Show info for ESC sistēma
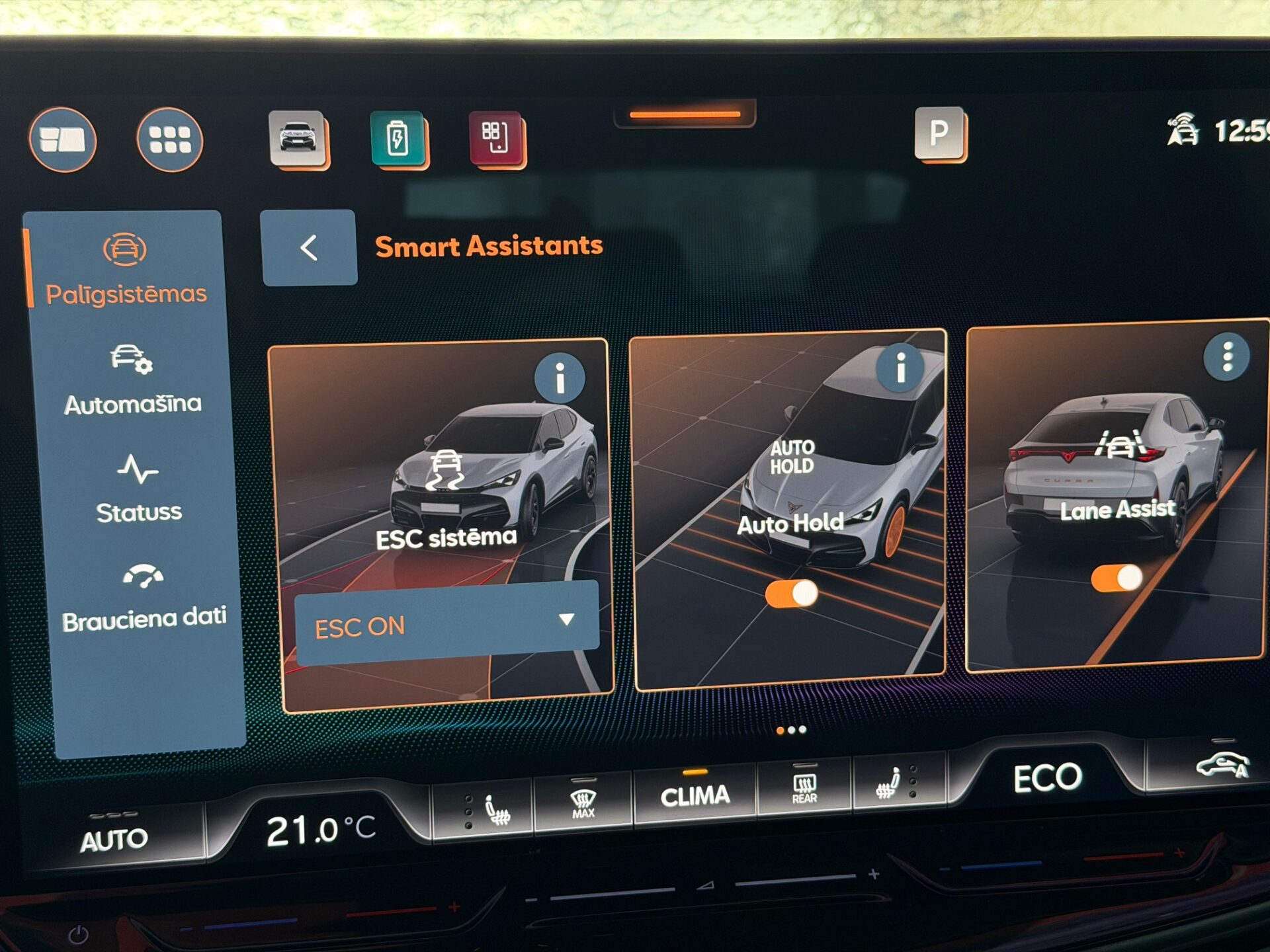The image size is (1270, 952). (560, 378)
